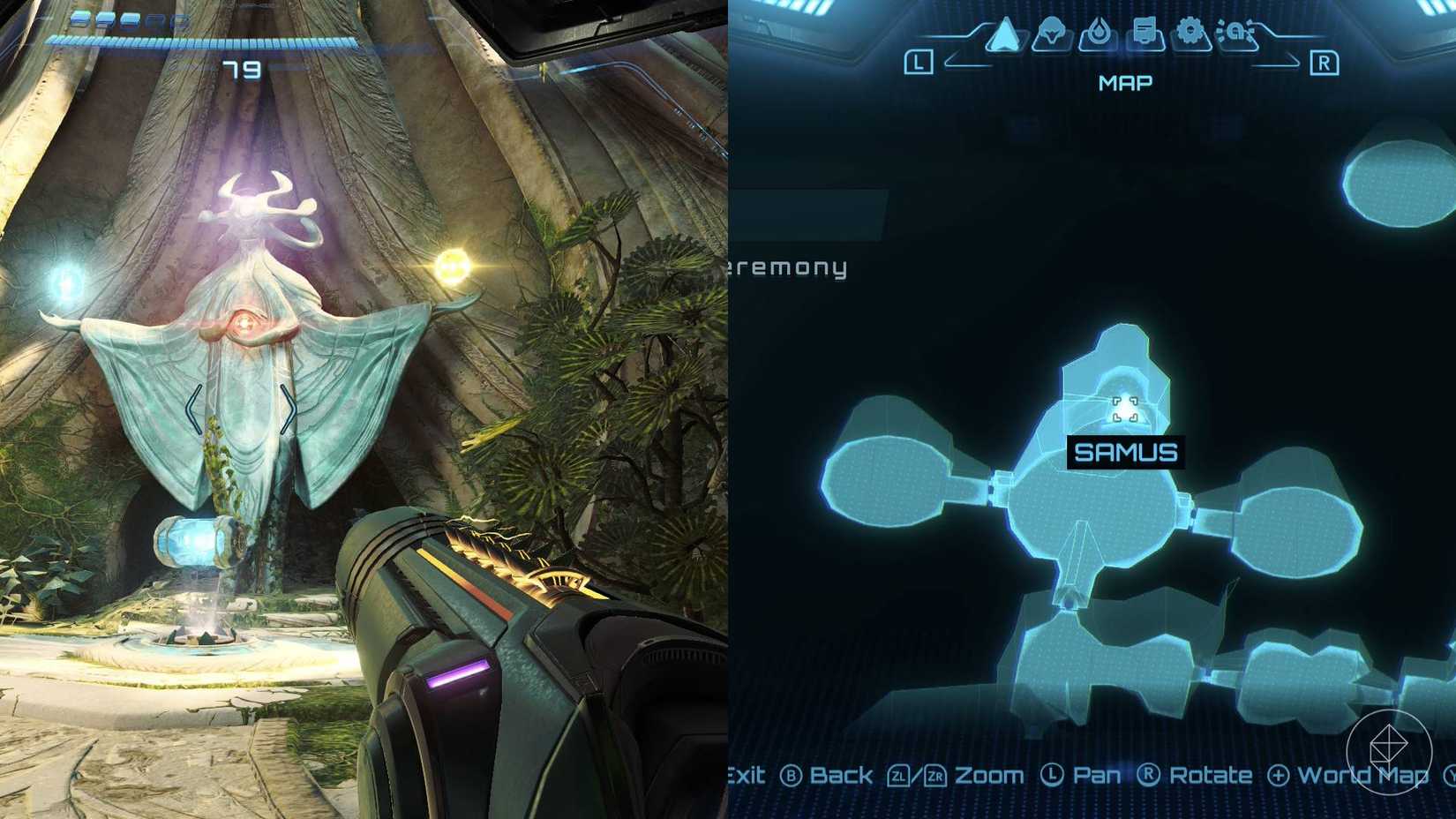Open the scan data menu icon
This screenshot has height=819, width=1456.
pos(1235,31)
